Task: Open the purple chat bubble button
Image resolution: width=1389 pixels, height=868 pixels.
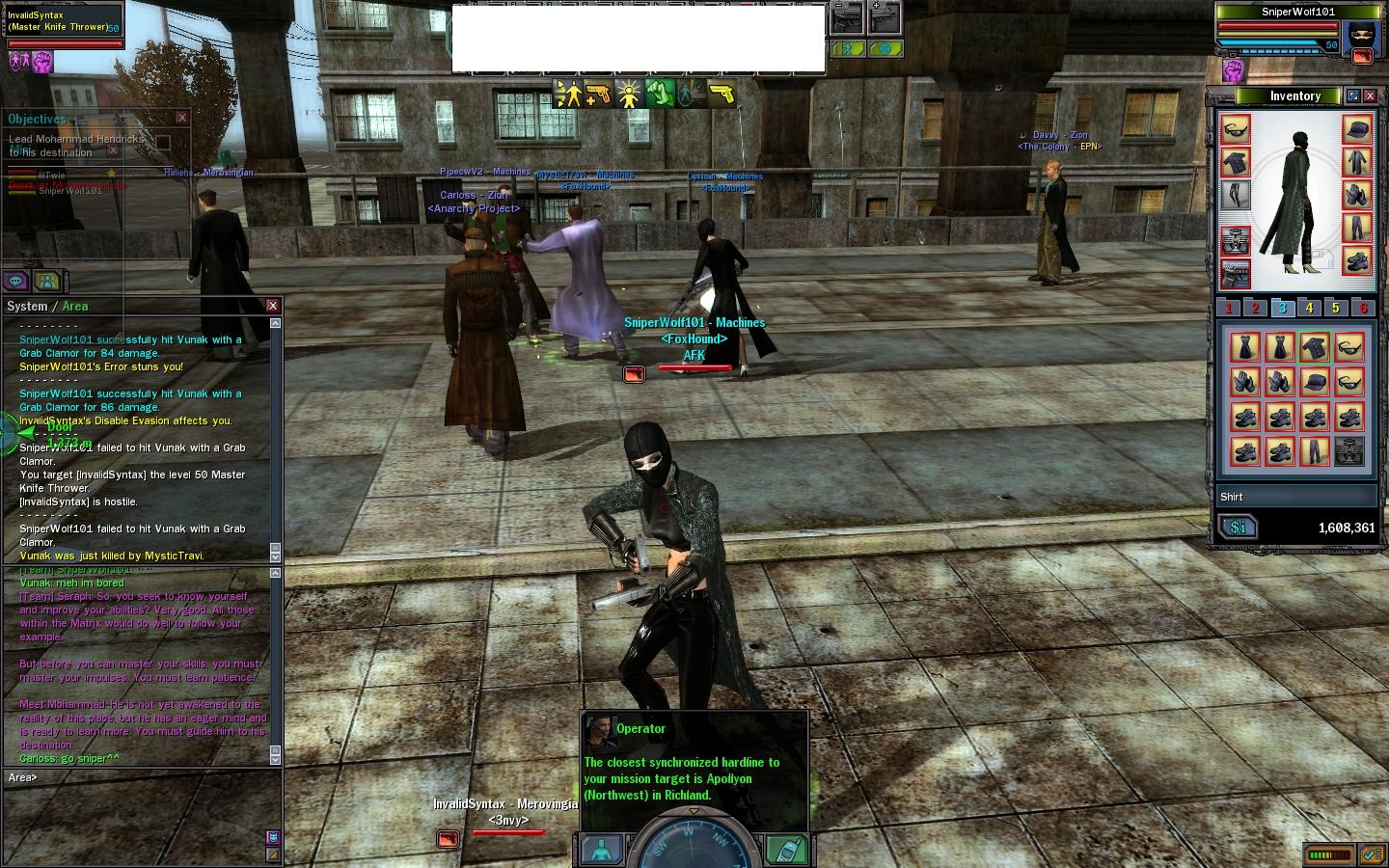Action: pos(16,281)
